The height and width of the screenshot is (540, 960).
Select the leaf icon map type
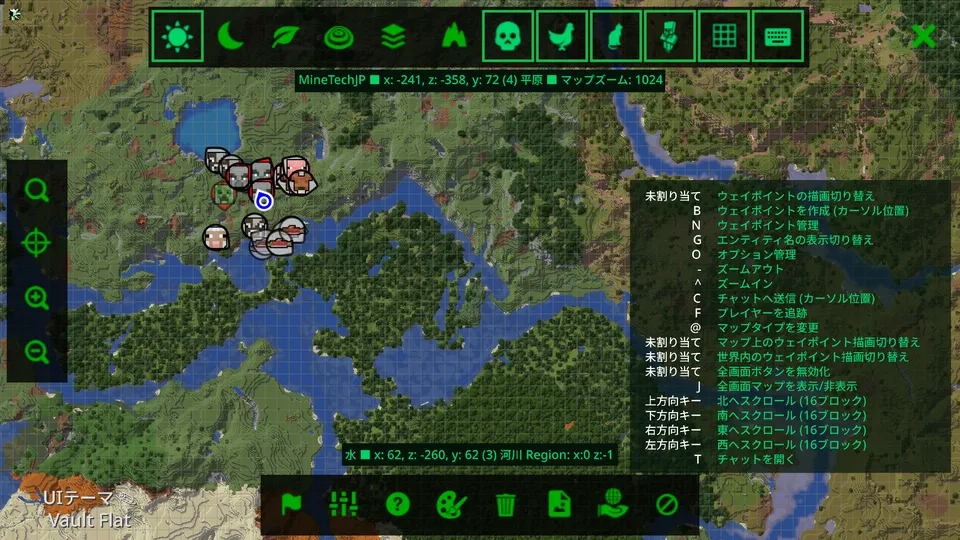click(x=286, y=37)
